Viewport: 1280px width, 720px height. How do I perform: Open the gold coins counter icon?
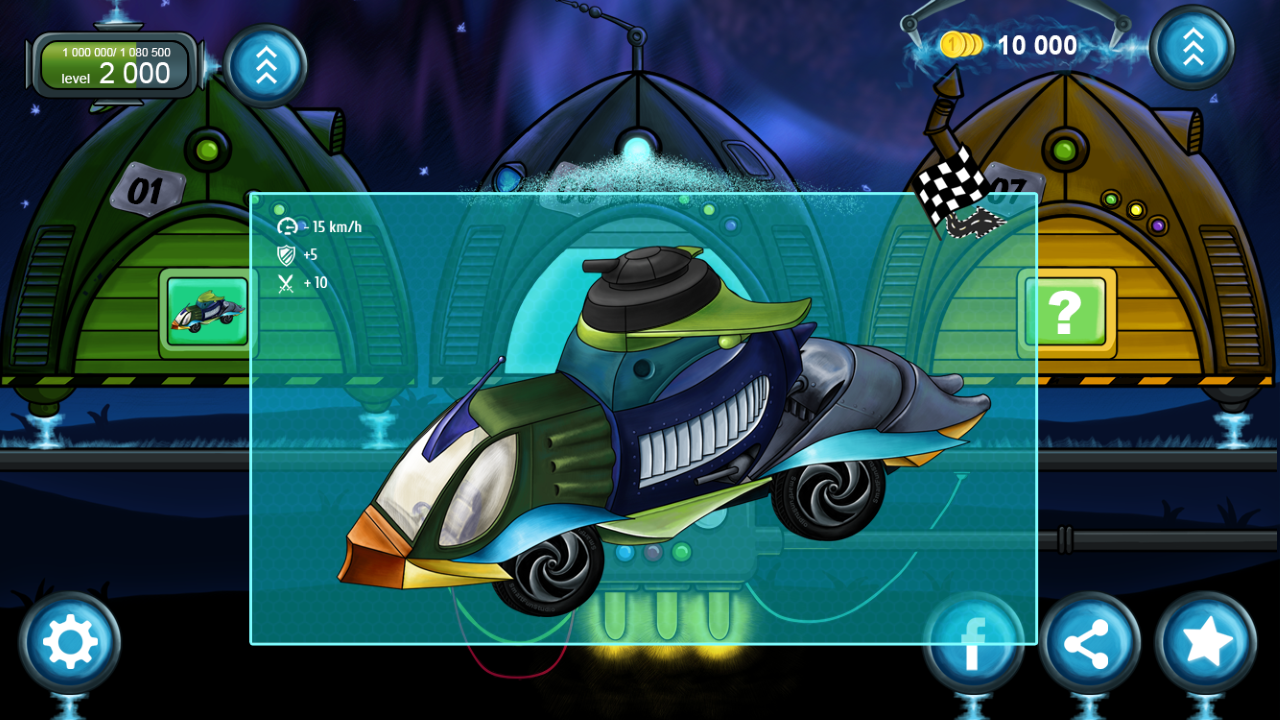(963, 45)
